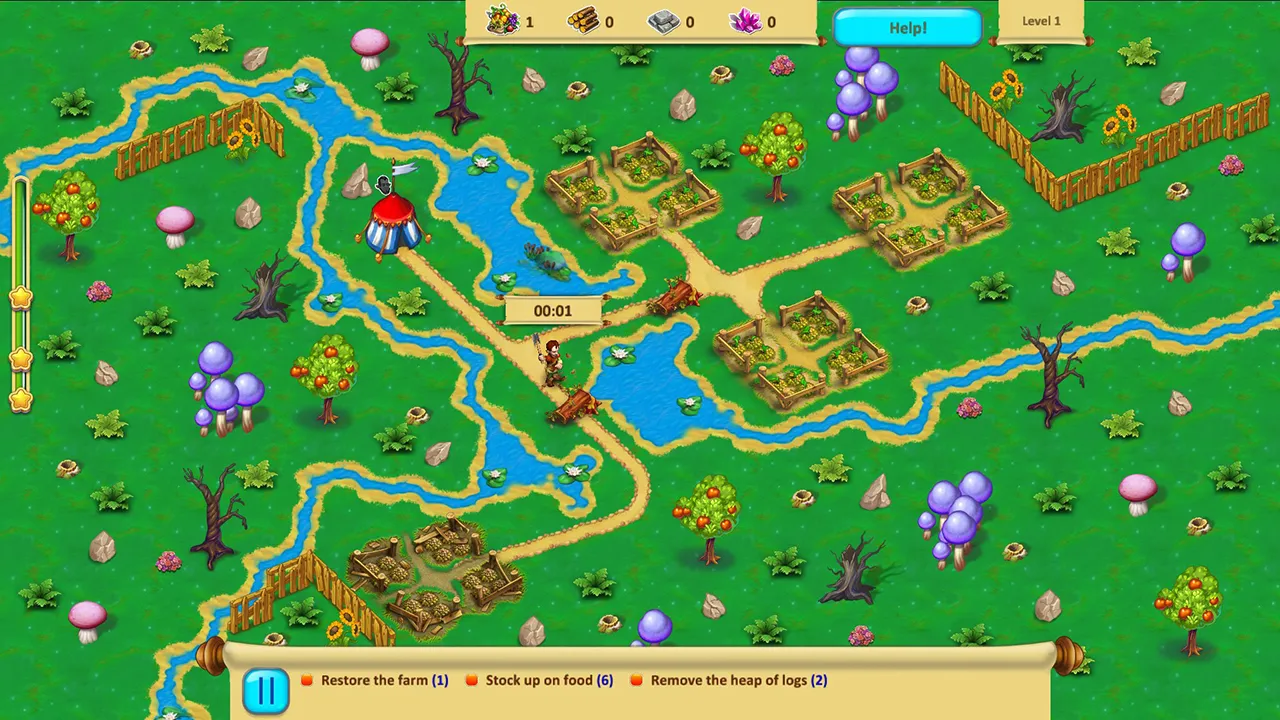Toggle the orange marker beside Restore the farm
This screenshot has width=1280, height=720.
click(x=306, y=680)
